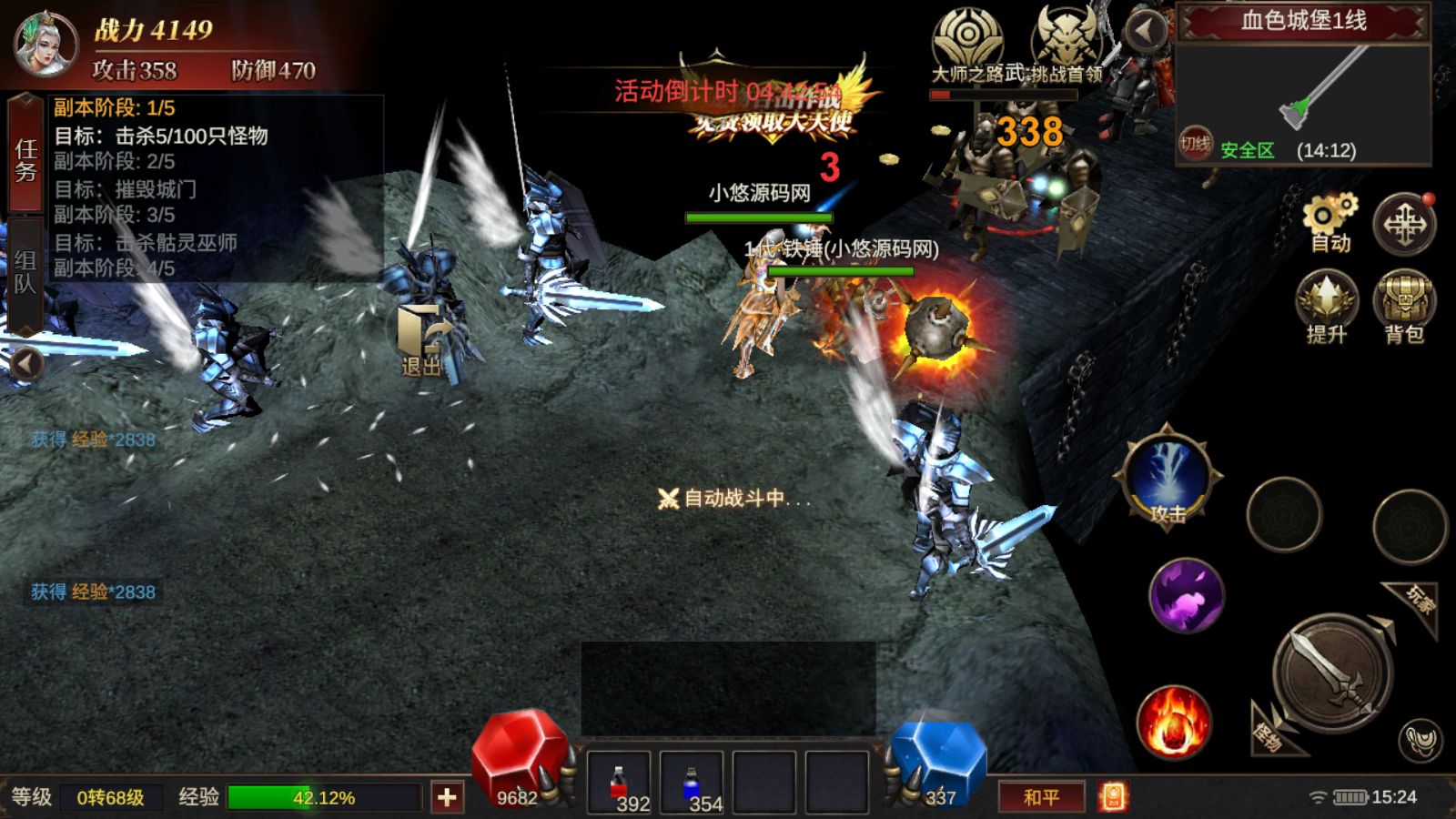Cast the fire skull skill
The height and width of the screenshot is (819, 1456).
tap(1174, 723)
